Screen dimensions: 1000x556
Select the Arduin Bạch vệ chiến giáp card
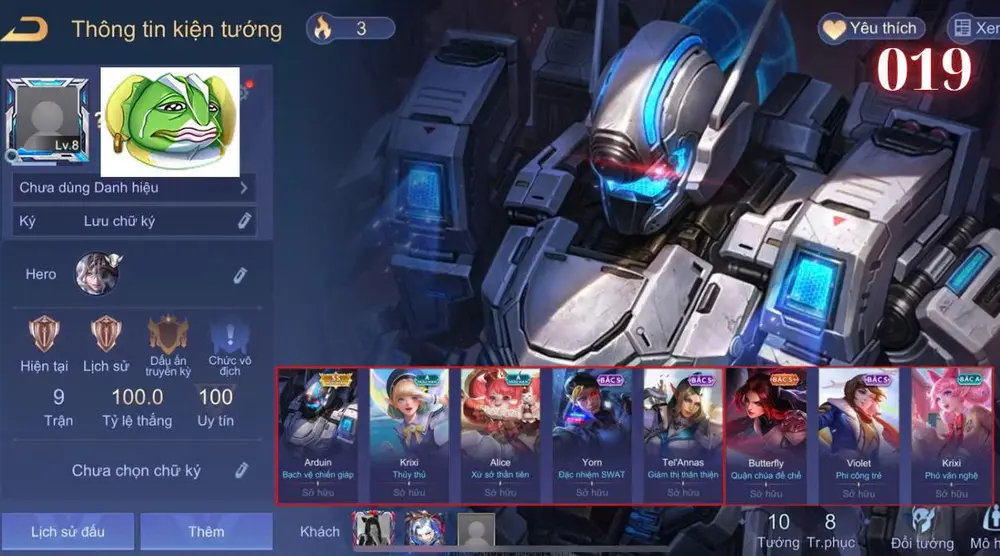(x=318, y=436)
